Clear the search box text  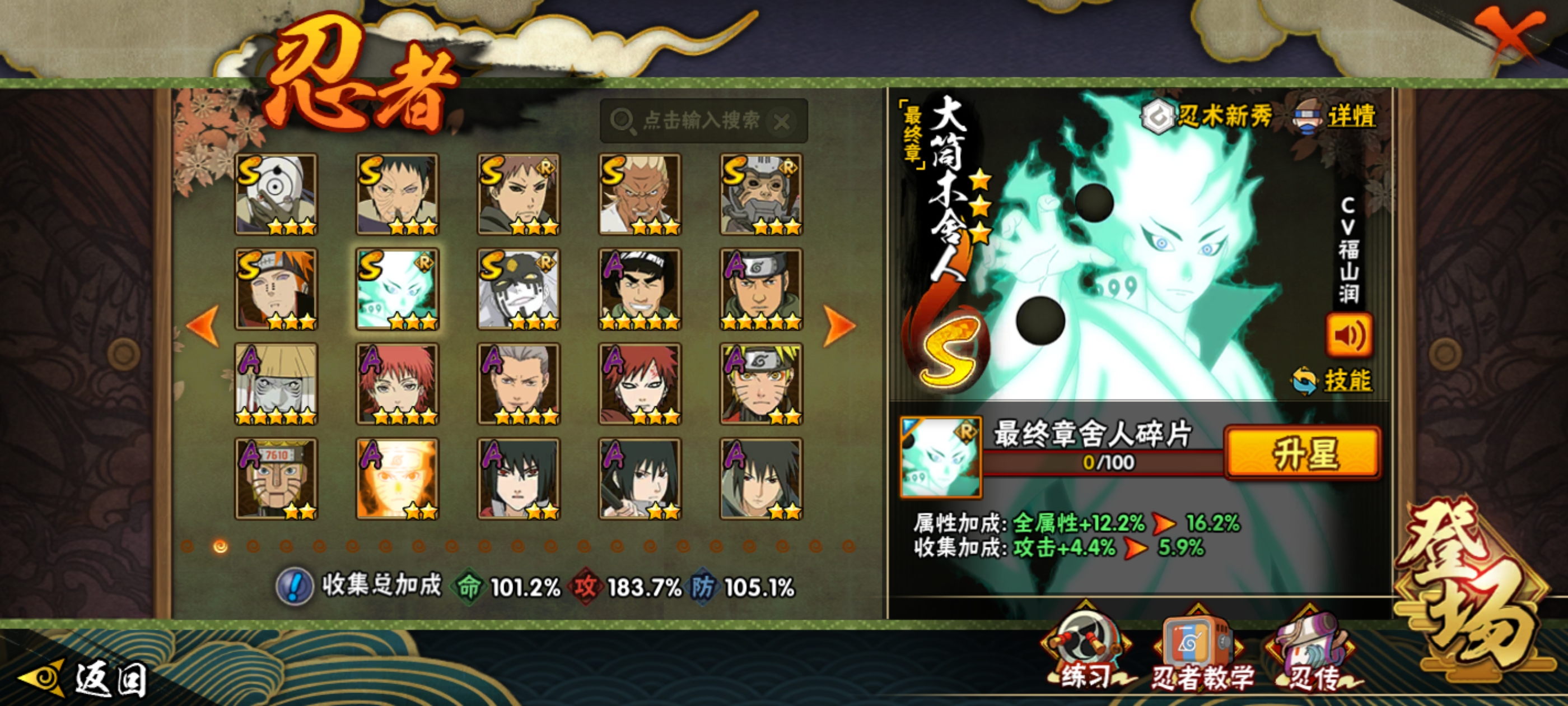782,122
